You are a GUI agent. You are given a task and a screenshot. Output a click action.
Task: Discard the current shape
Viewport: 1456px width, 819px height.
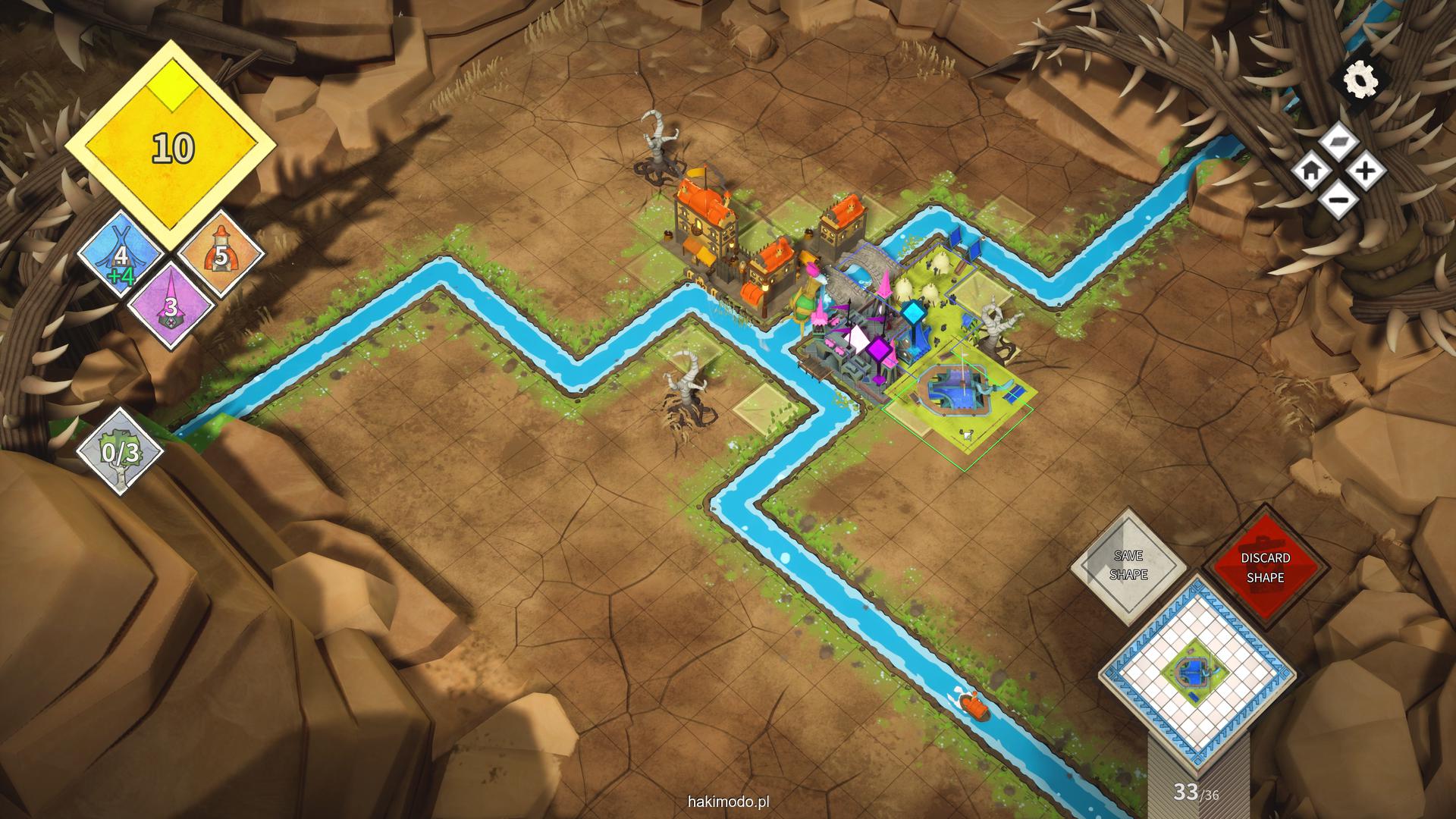tap(1265, 567)
